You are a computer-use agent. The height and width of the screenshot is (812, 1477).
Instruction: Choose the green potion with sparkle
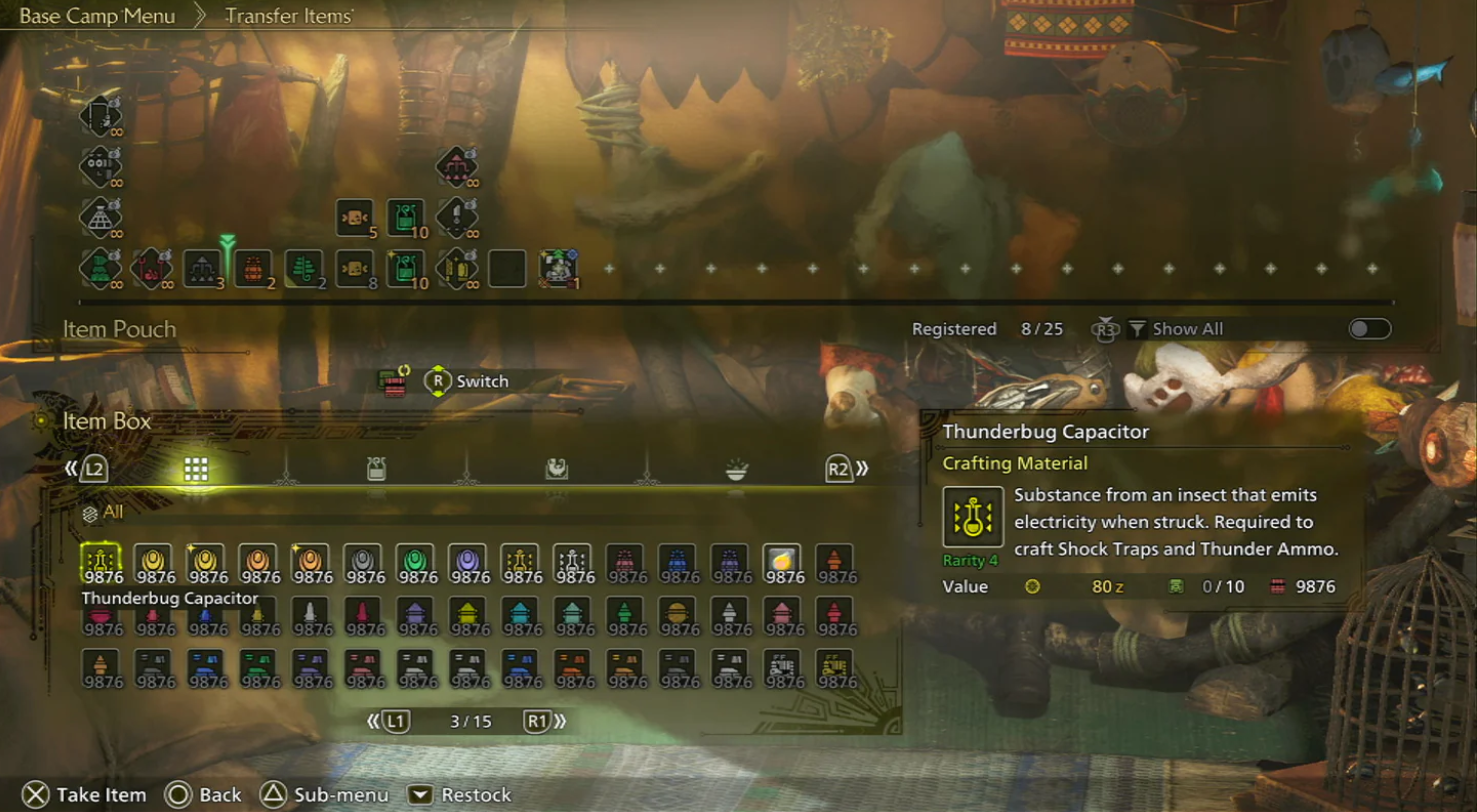(406, 268)
